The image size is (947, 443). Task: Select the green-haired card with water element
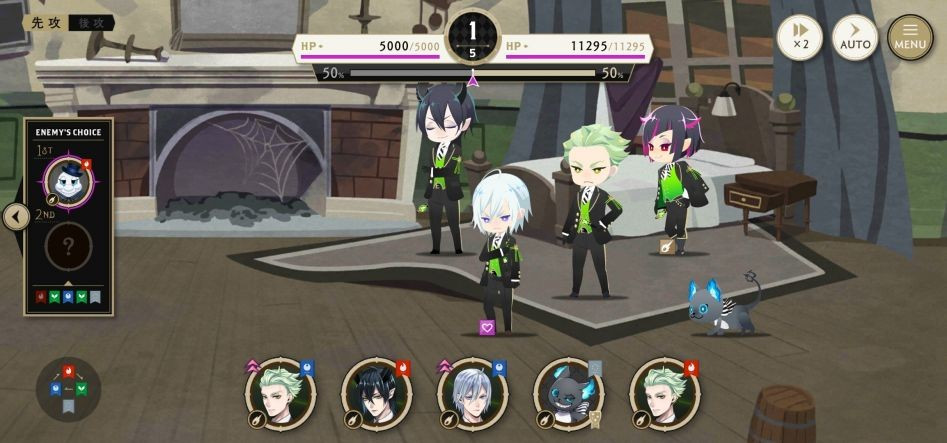tap(281, 393)
